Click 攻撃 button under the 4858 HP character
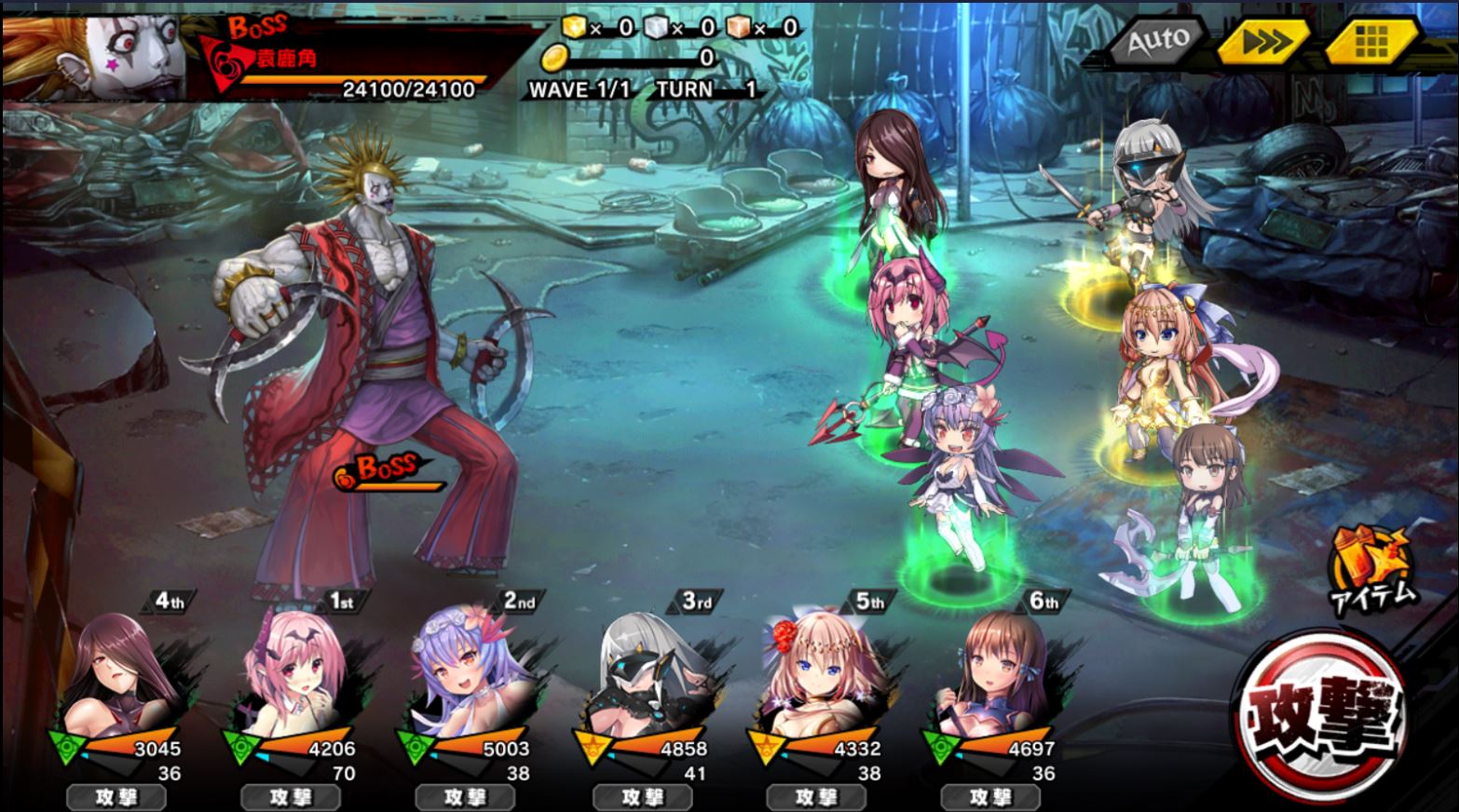The height and width of the screenshot is (812, 1459). (643, 797)
